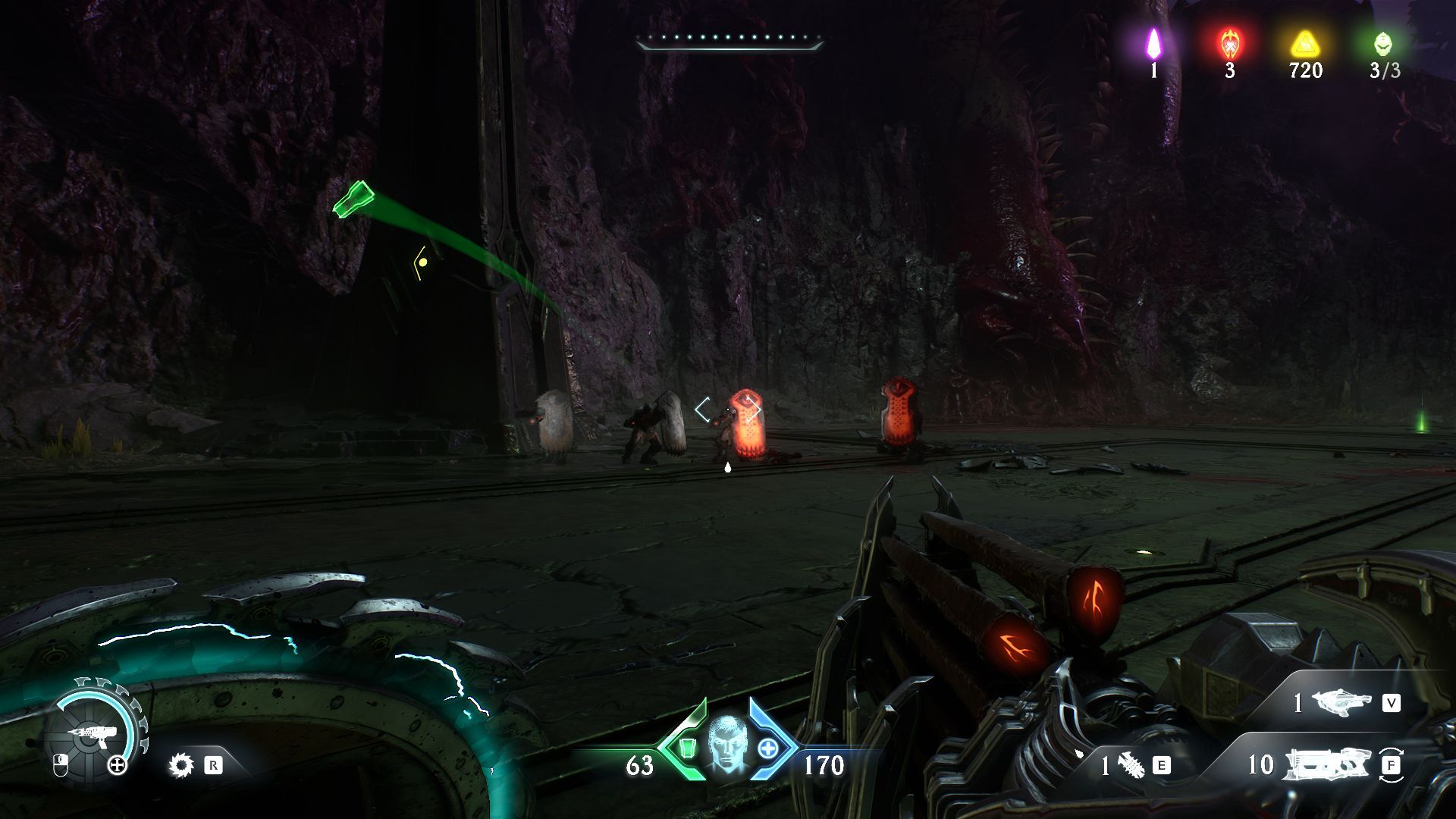Select the green helmet extra-lives icon
The image size is (1456, 819).
[x=1383, y=44]
